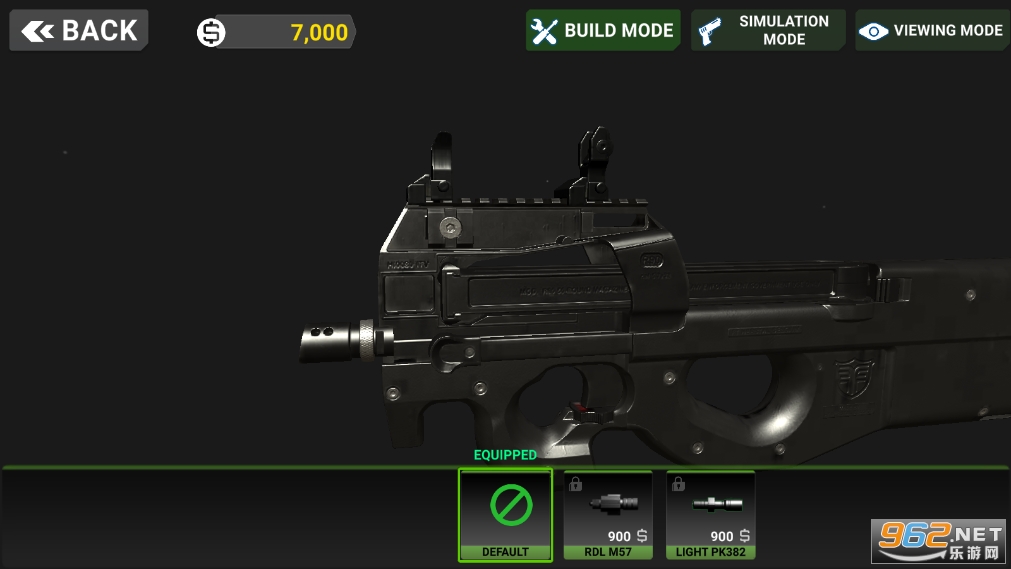Go back using the BACK button
This screenshot has height=569, width=1011.
pyautogui.click(x=79, y=31)
